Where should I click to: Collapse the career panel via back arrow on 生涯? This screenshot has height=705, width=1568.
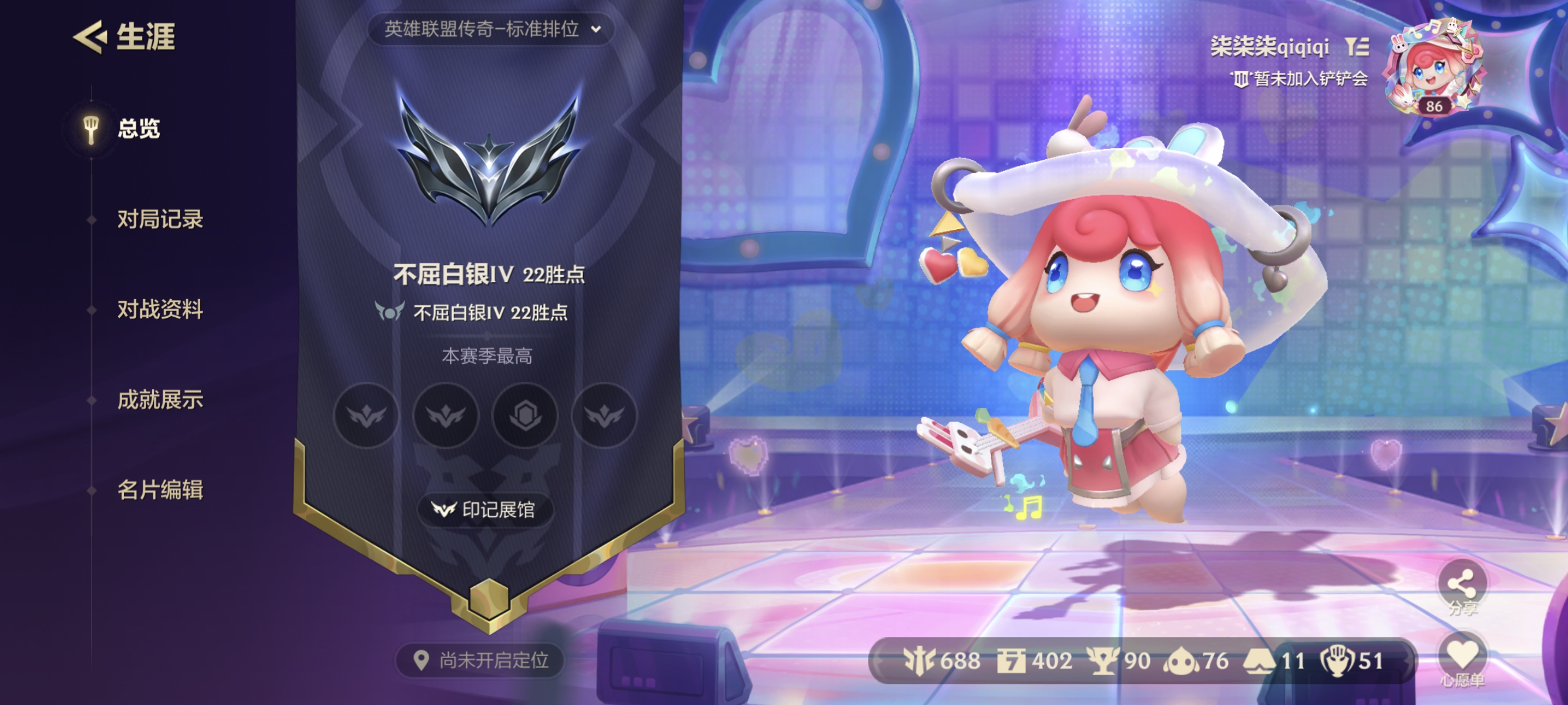pos(90,38)
